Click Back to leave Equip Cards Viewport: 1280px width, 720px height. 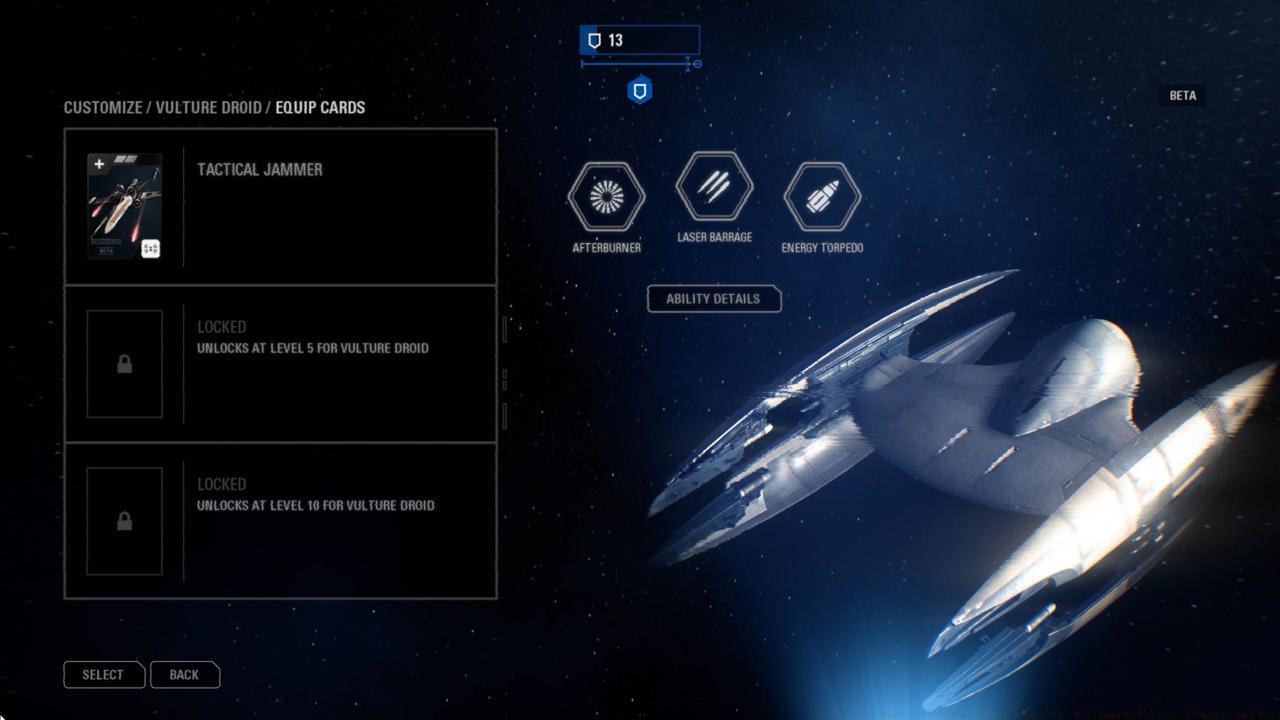(x=184, y=674)
